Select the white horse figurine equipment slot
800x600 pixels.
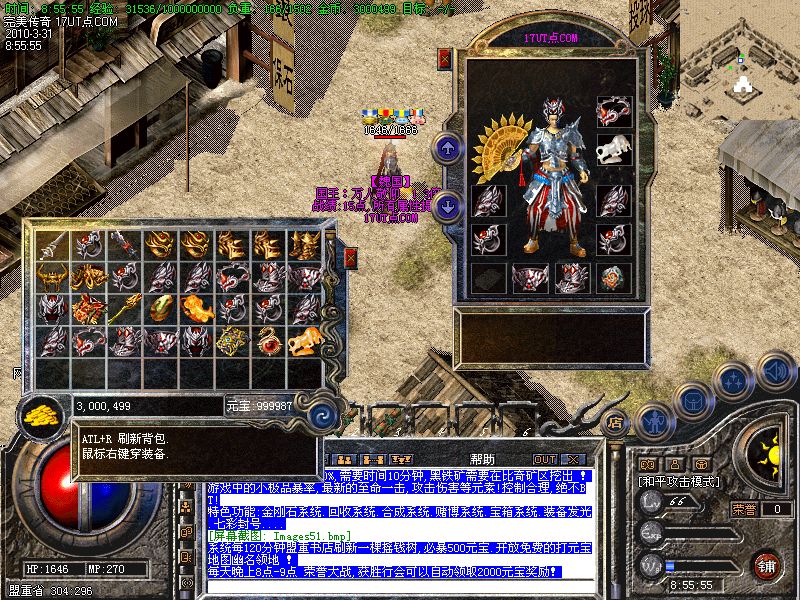[x=614, y=150]
